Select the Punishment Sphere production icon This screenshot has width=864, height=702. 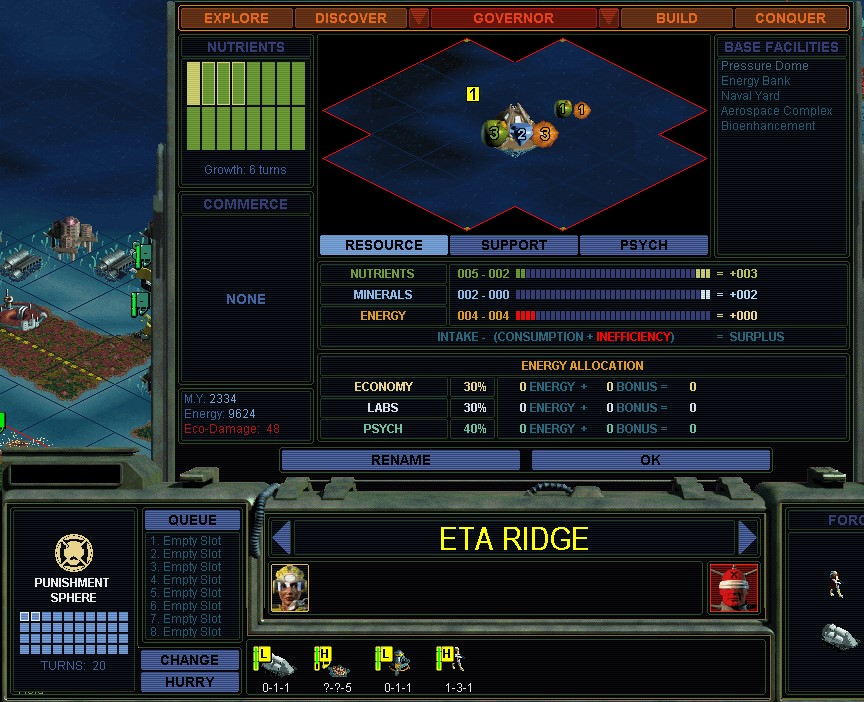click(73, 553)
